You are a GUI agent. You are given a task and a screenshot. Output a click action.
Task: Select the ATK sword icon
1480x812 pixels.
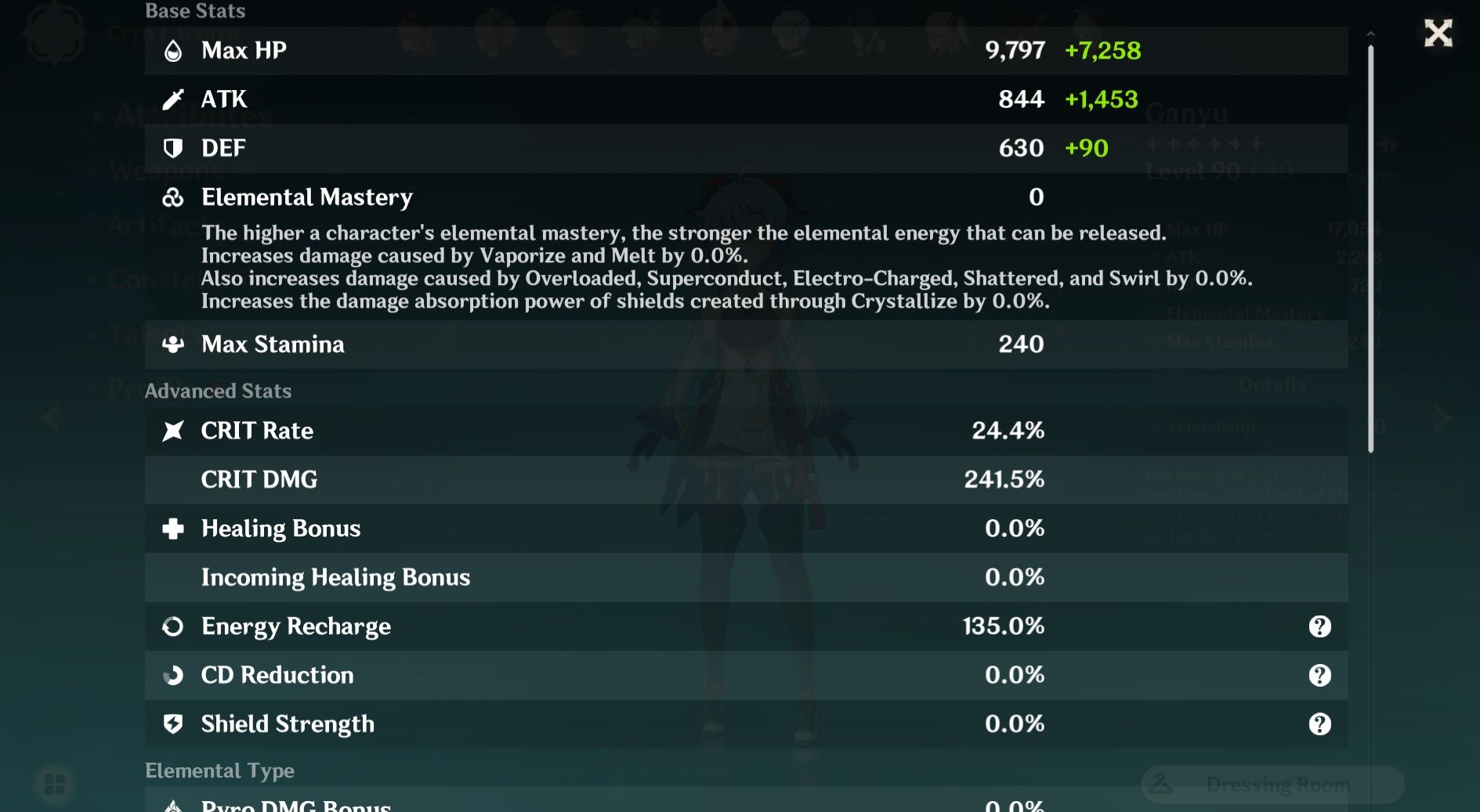pos(176,98)
